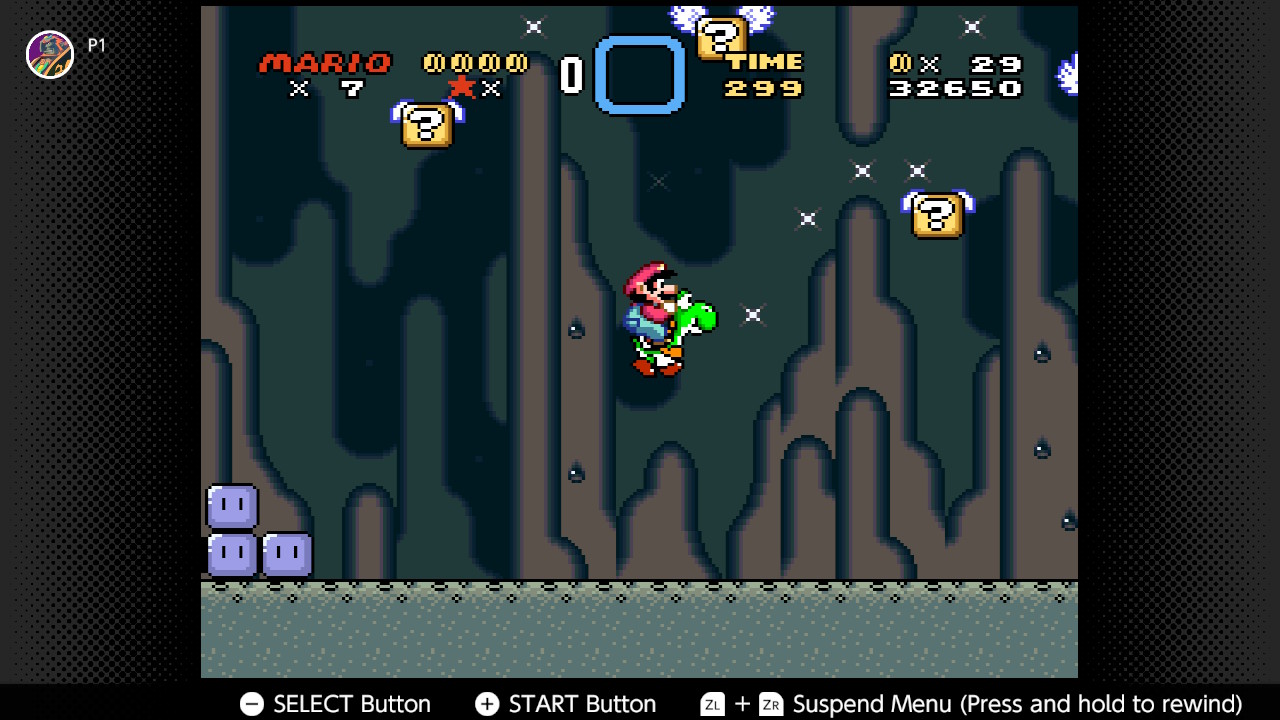Click the ZL button icon
Image resolution: width=1280 pixels, height=720 pixels.
tap(712, 704)
